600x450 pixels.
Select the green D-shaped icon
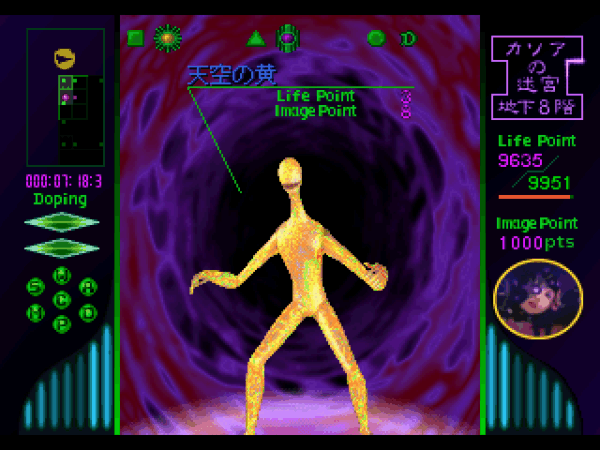click(x=408, y=39)
